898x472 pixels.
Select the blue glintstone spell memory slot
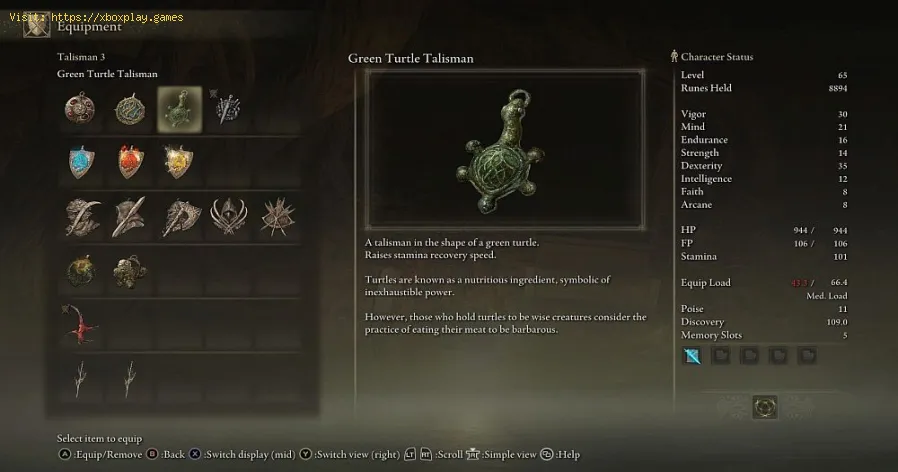(x=691, y=355)
